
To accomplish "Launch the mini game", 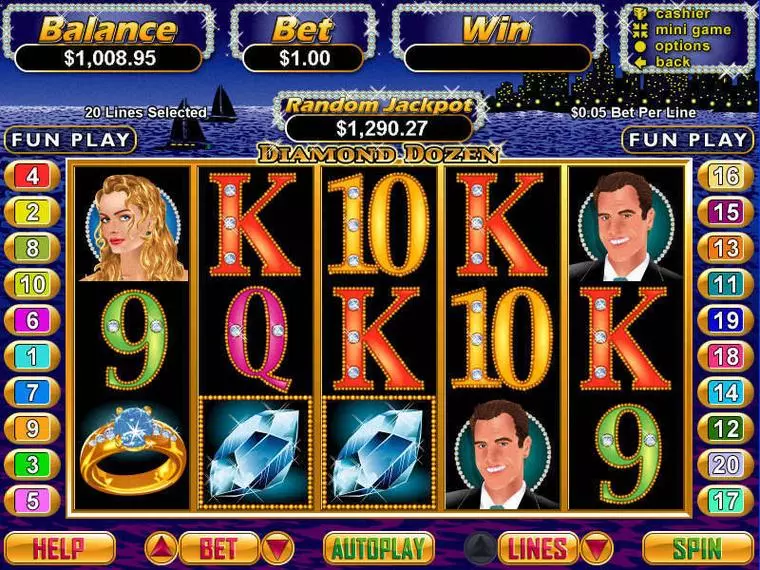I will [691, 30].
